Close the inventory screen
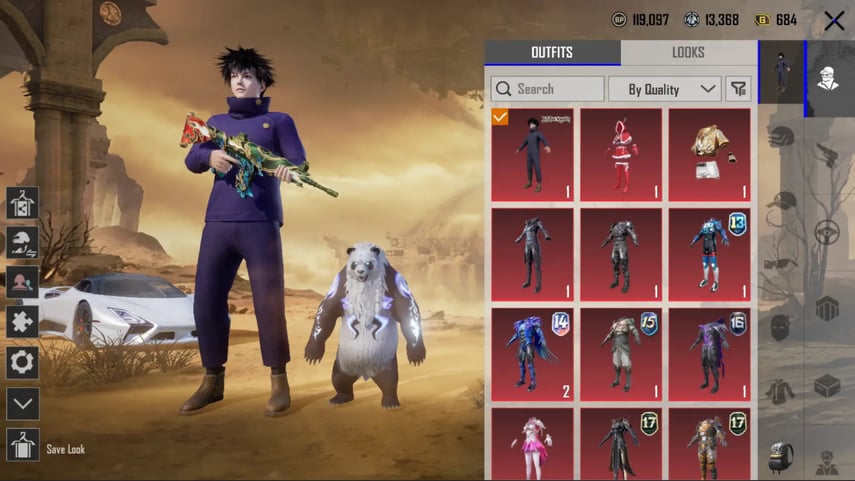Screen dimensions: 855x481 (833, 20)
